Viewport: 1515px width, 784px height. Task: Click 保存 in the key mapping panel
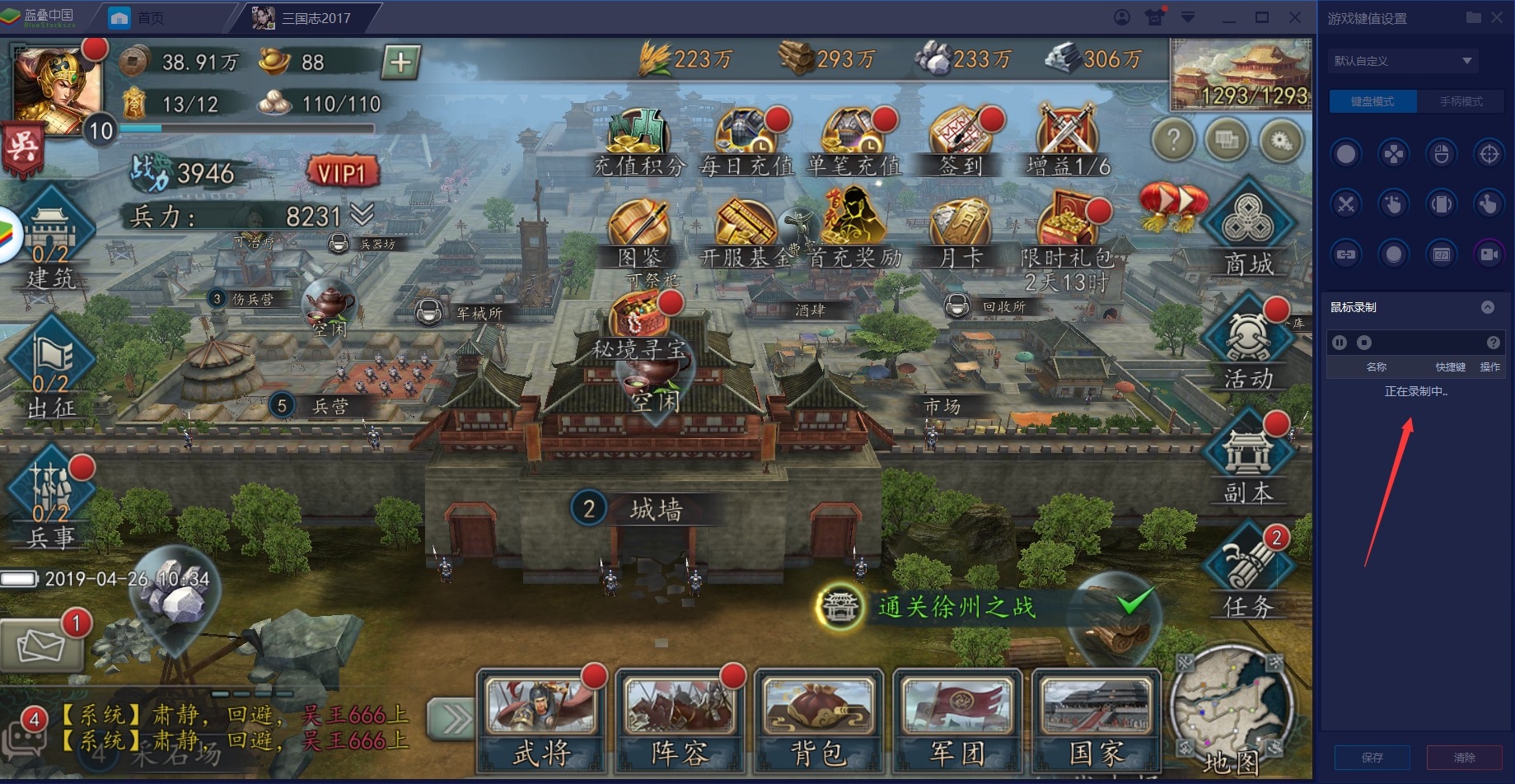pos(1372,758)
